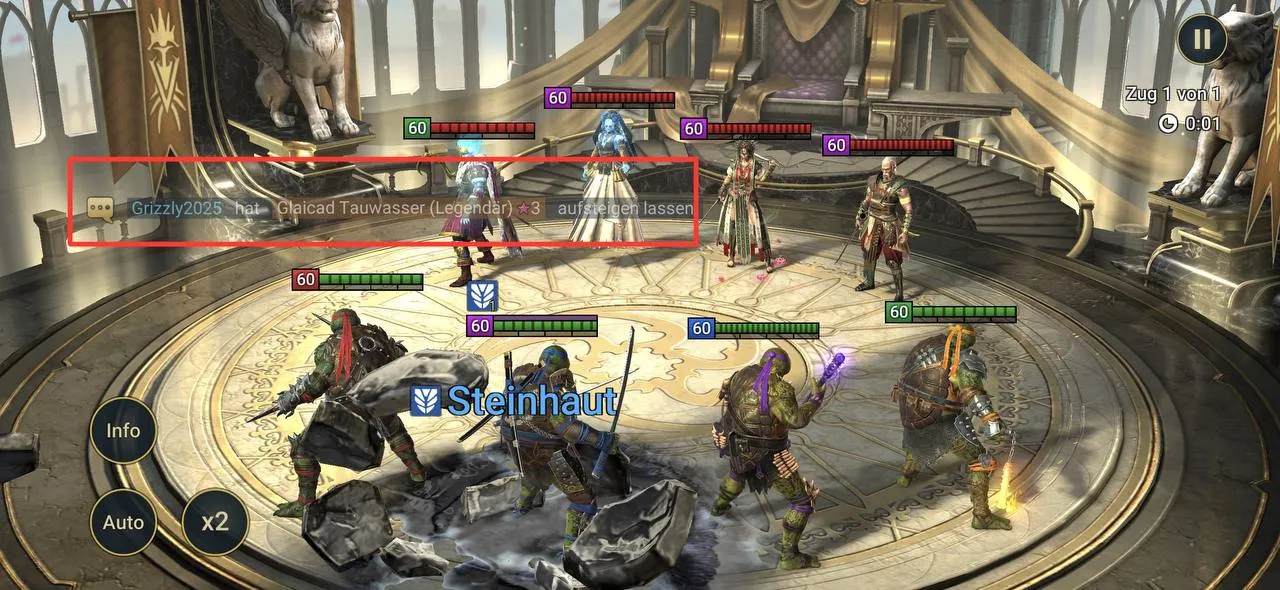Open the battle Info panel
Screen dimensions: 1280x590
point(124,431)
